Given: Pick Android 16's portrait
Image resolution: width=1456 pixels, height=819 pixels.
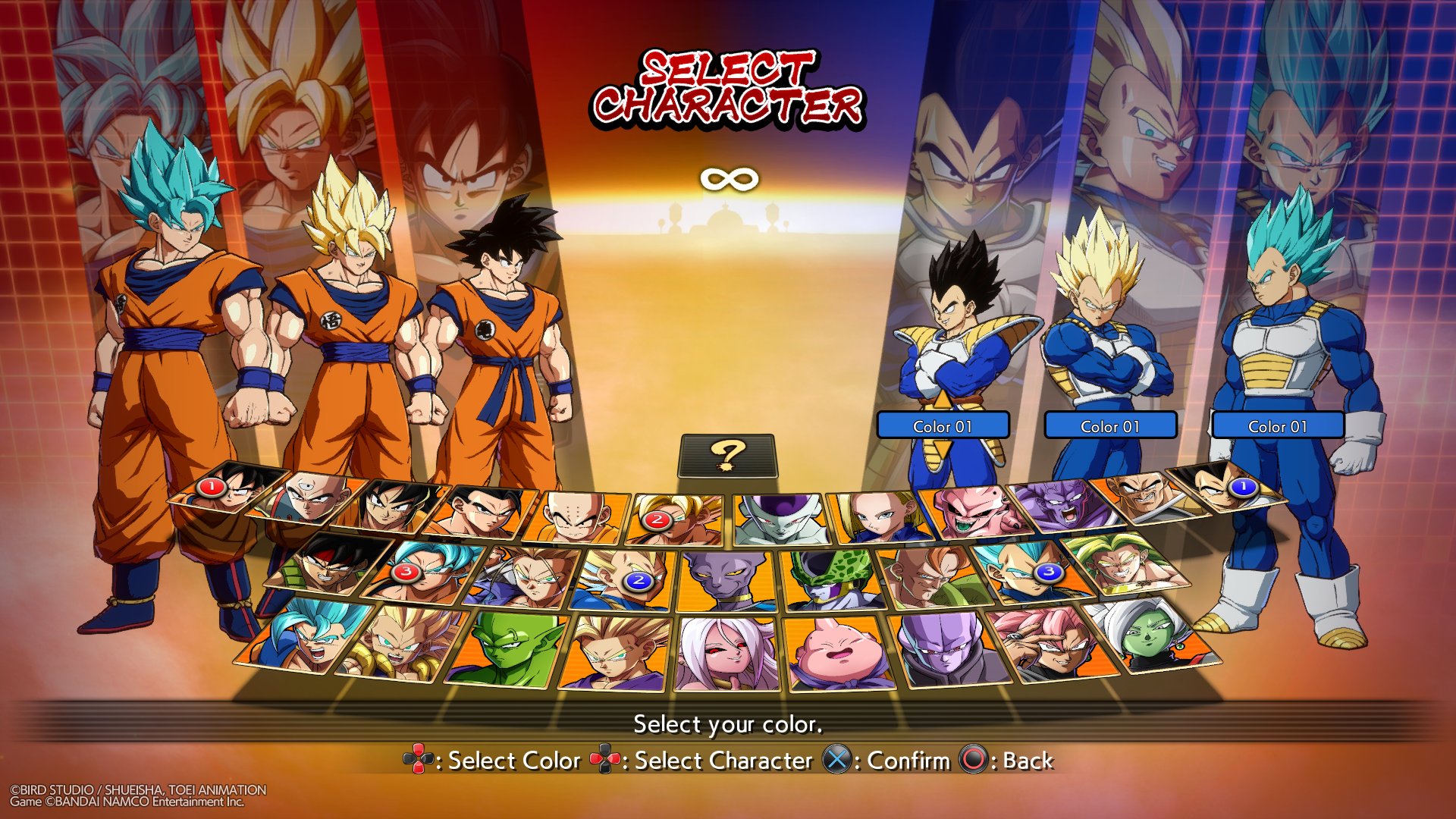Looking at the screenshot, I should point(931,578).
